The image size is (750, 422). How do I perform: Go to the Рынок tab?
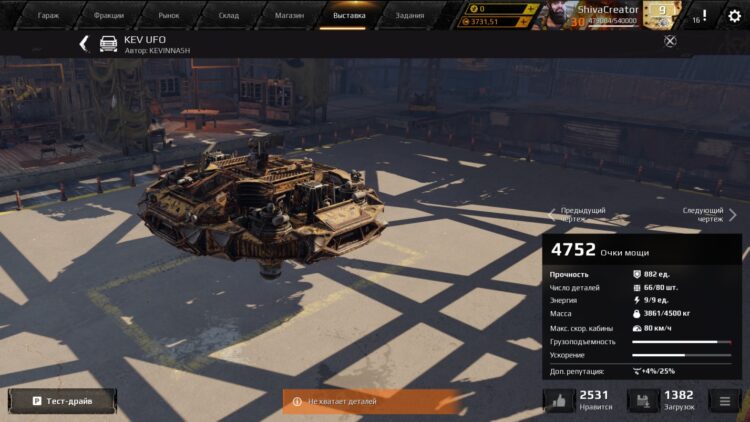coord(169,16)
